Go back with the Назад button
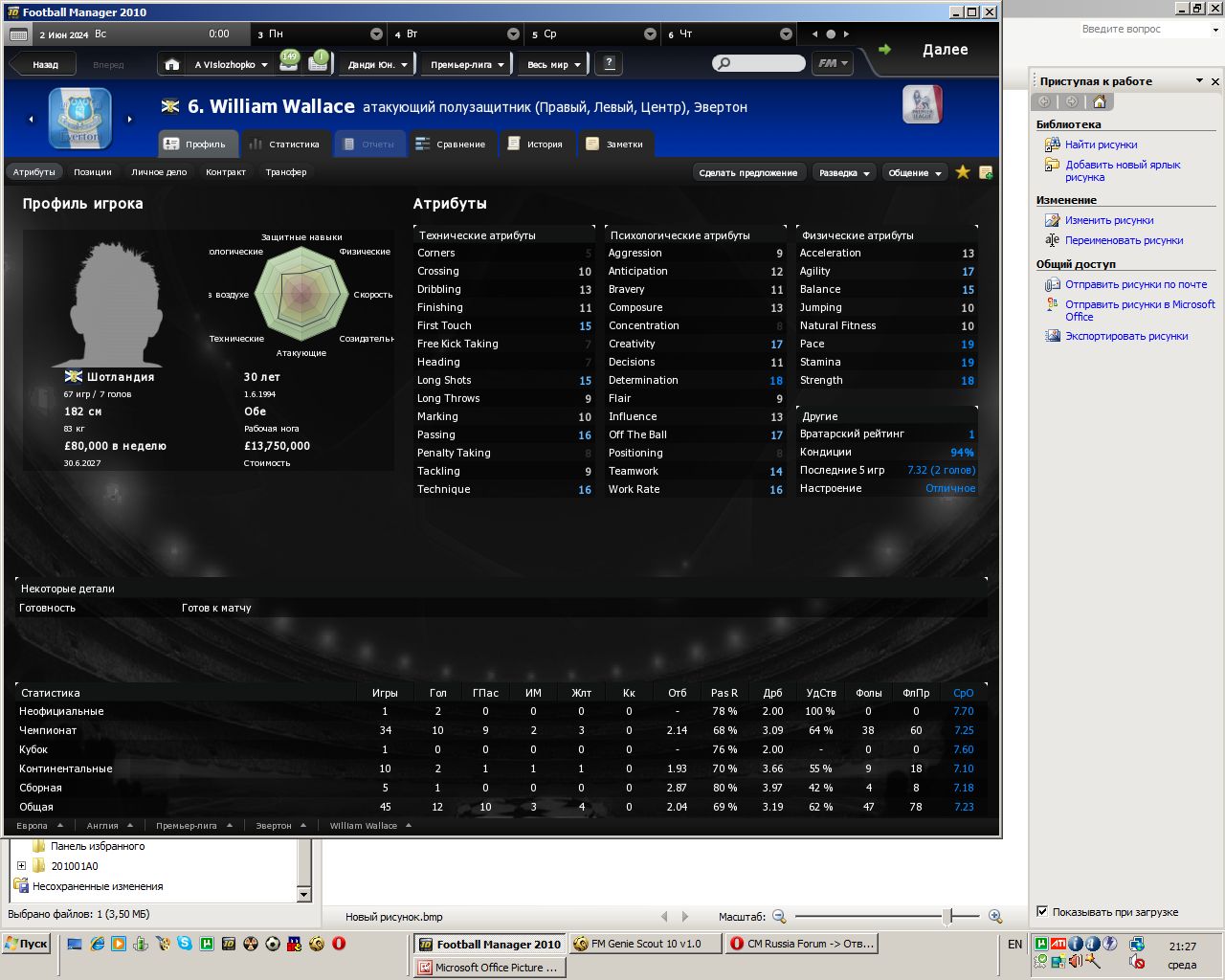The height and width of the screenshot is (980, 1225). pos(44,65)
